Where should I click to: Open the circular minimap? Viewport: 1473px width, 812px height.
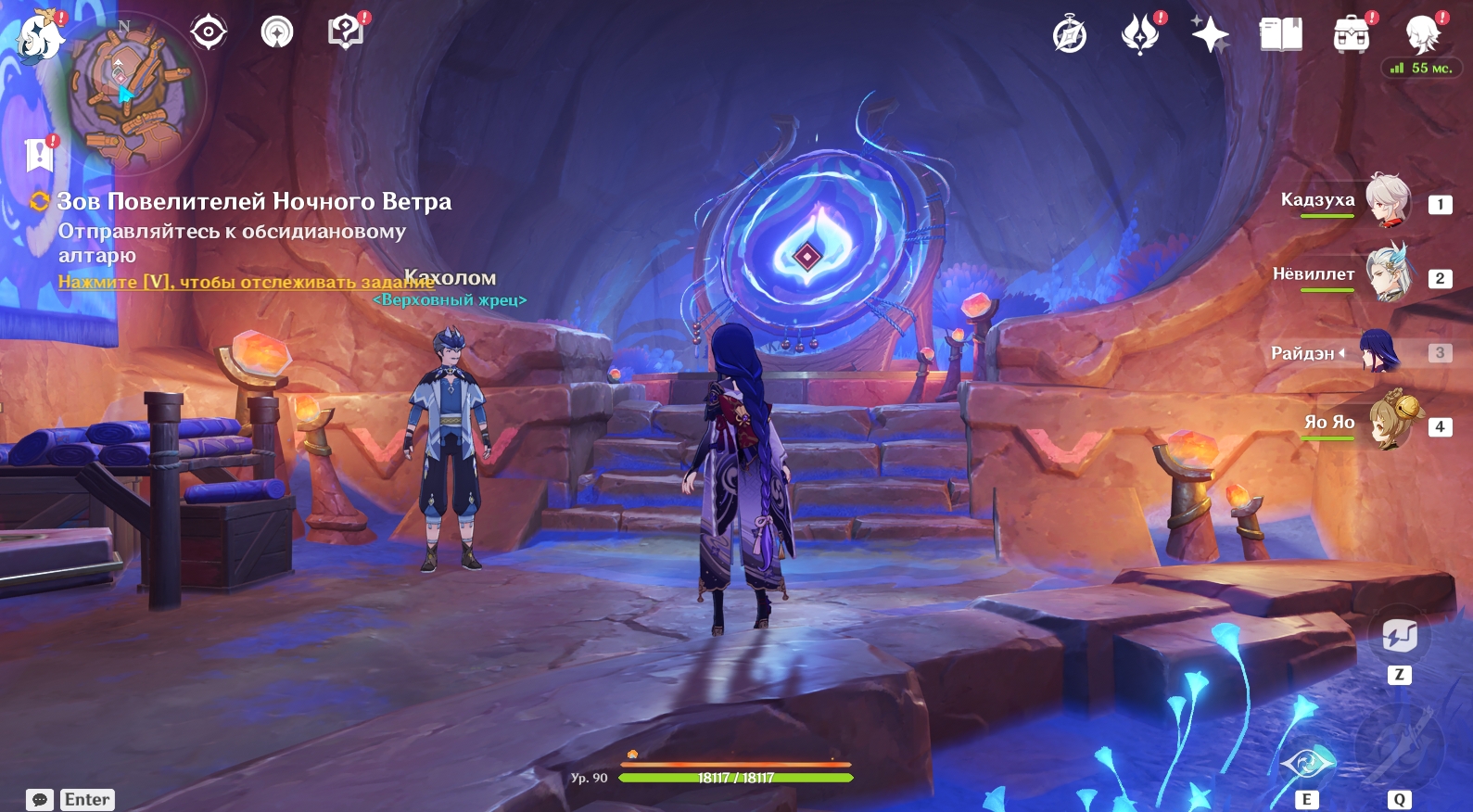tap(126, 92)
